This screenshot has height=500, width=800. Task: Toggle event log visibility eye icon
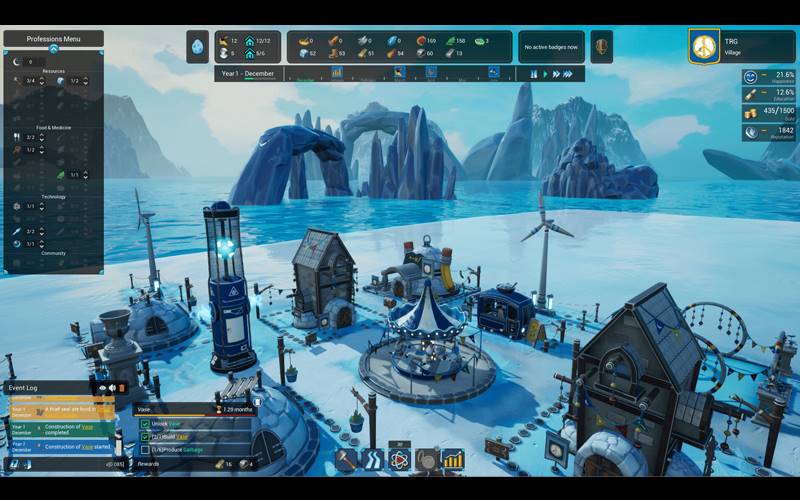[x=102, y=387]
